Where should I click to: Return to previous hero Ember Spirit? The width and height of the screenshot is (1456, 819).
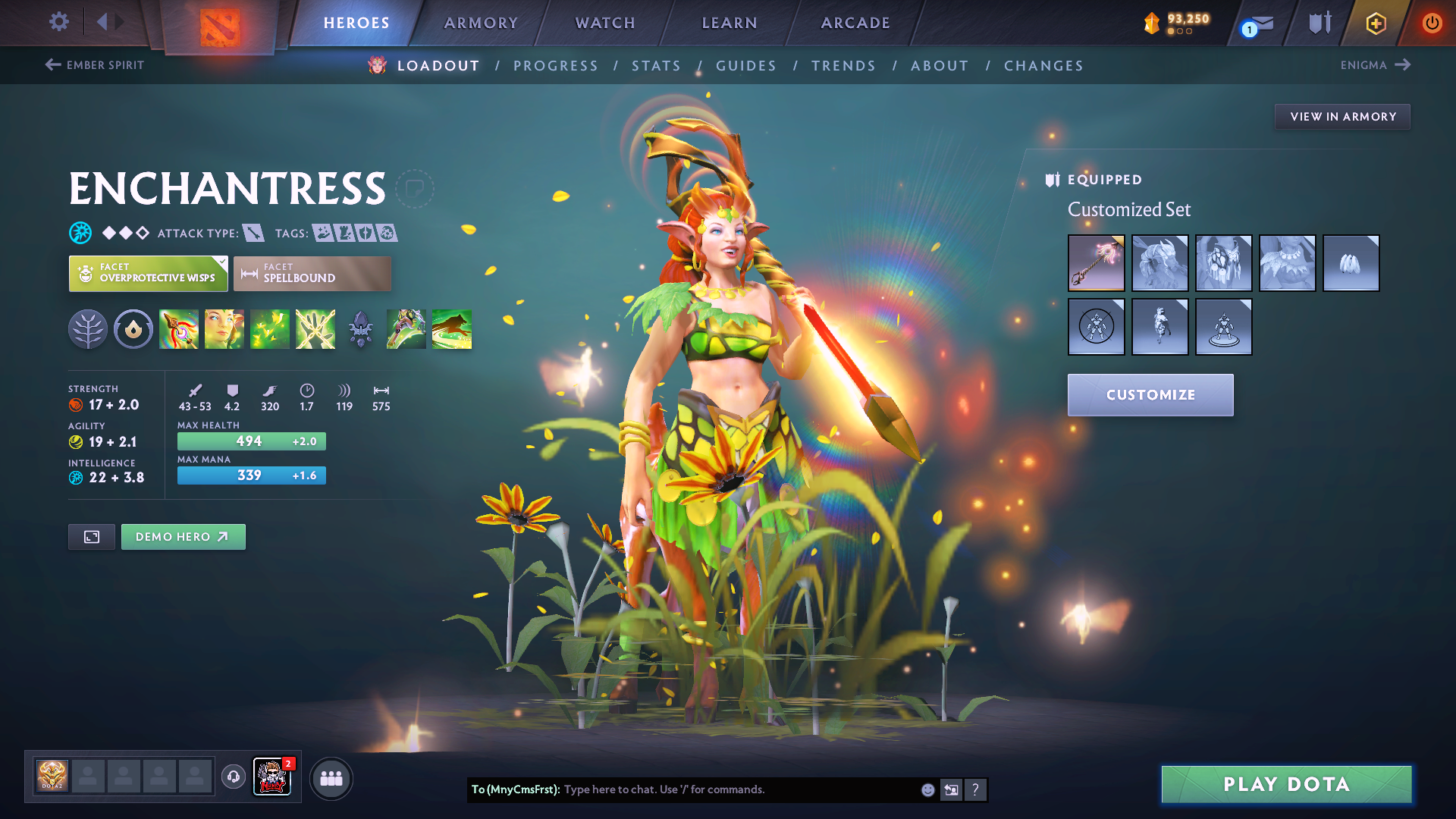point(95,65)
